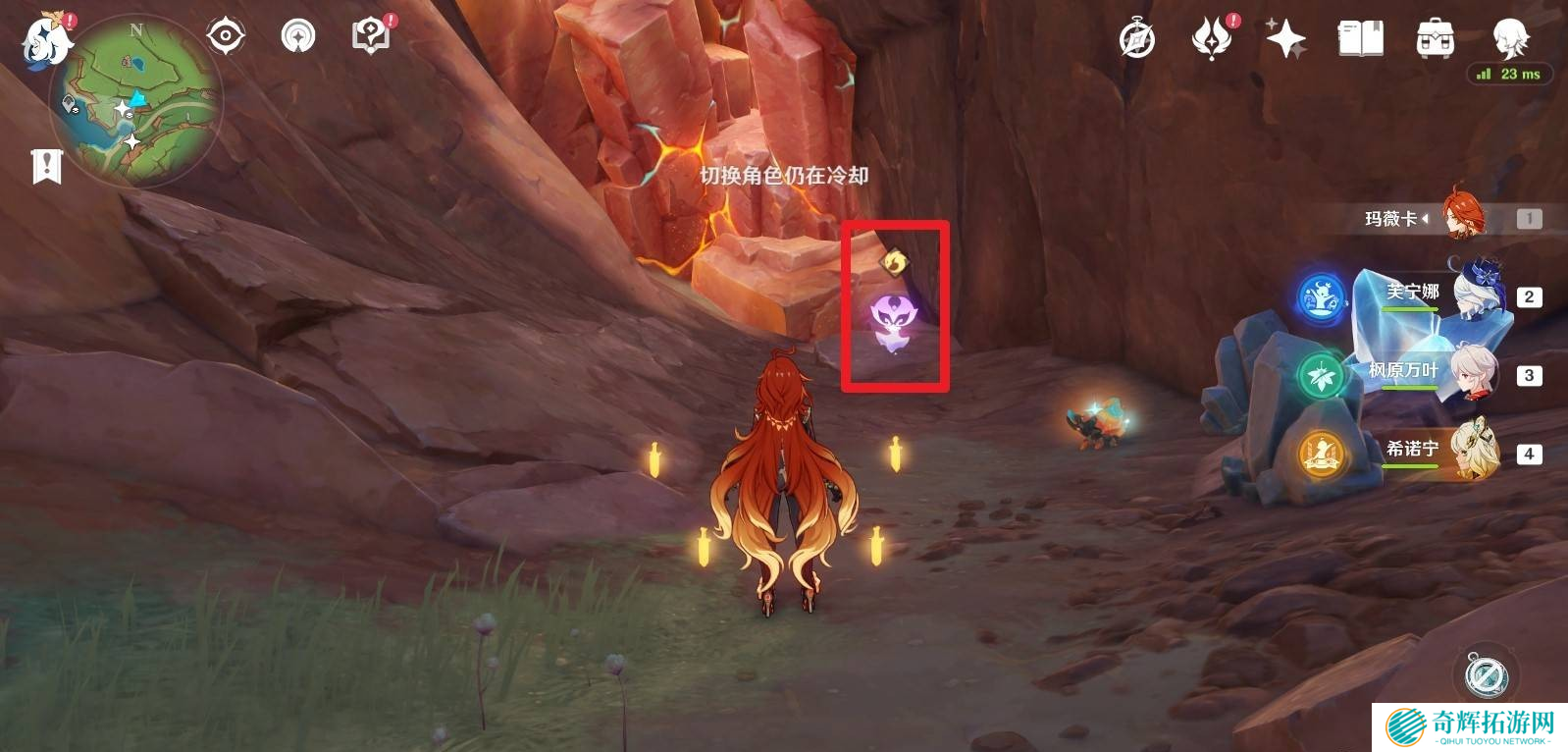The image size is (1568, 752).
Task: Open the world map from the minimap
Action: tap(136, 101)
